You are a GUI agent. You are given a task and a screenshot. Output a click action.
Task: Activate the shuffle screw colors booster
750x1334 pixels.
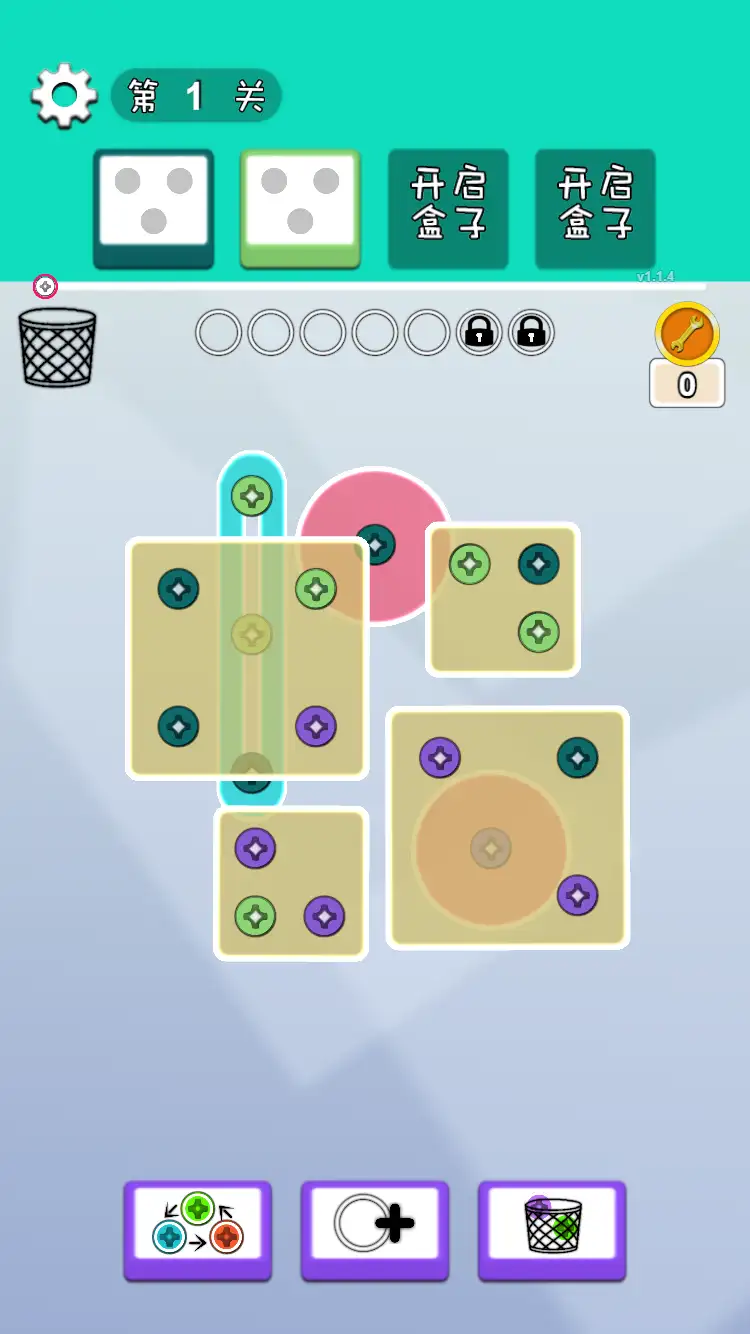[x=198, y=1230]
